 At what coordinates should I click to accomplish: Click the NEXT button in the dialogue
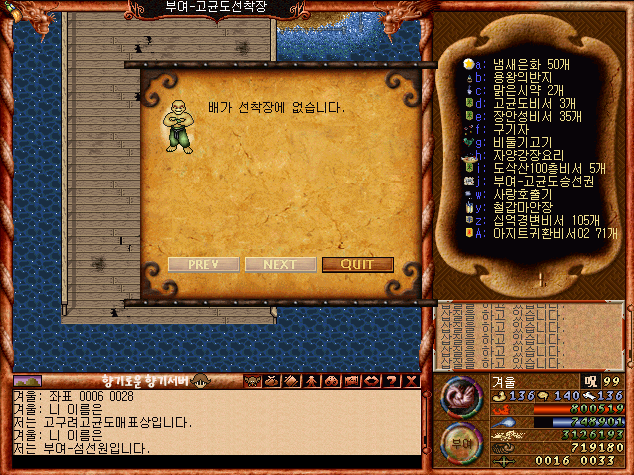click(x=279, y=265)
